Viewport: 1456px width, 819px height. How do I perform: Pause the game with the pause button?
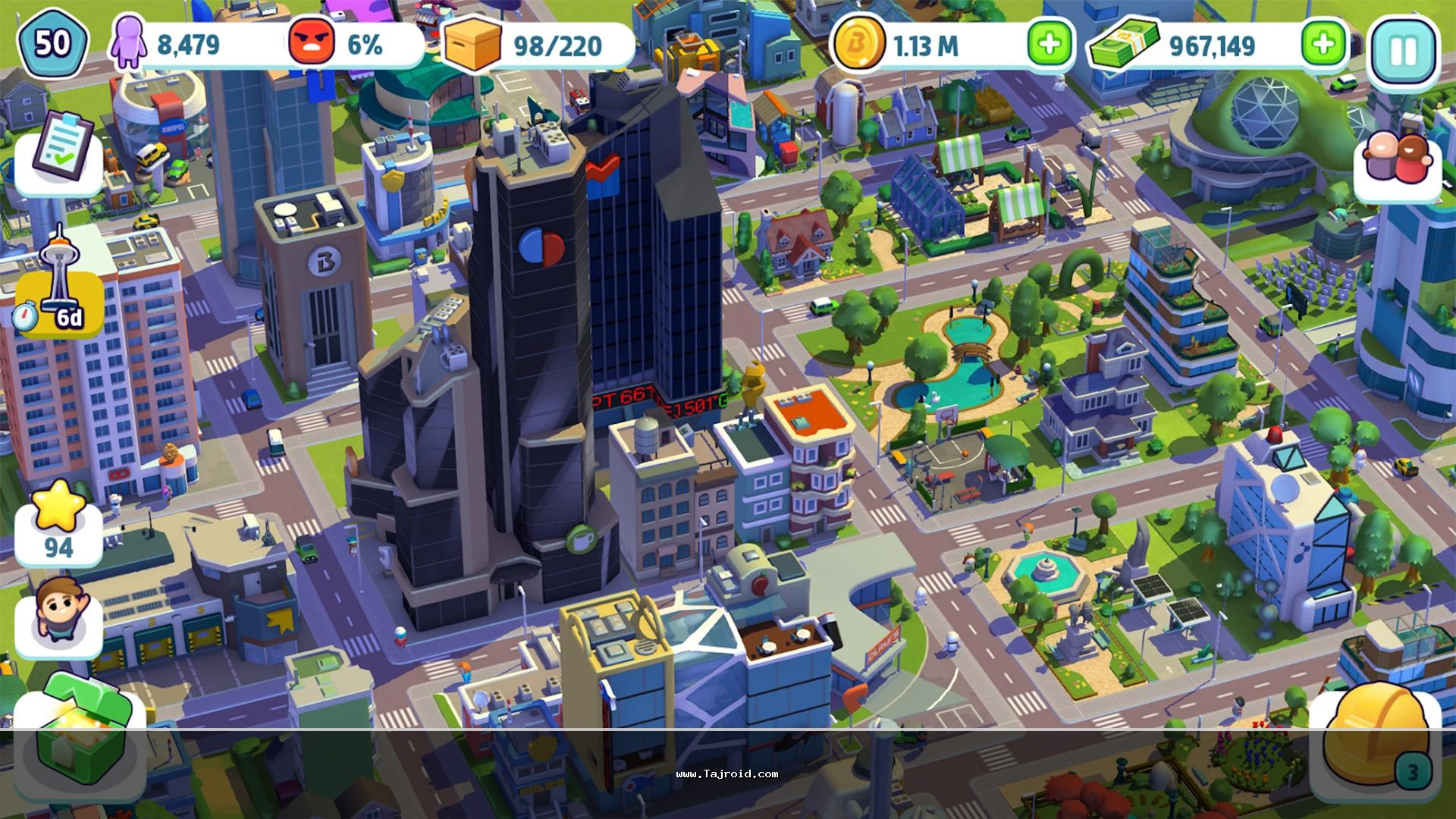(x=1403, y=50)
